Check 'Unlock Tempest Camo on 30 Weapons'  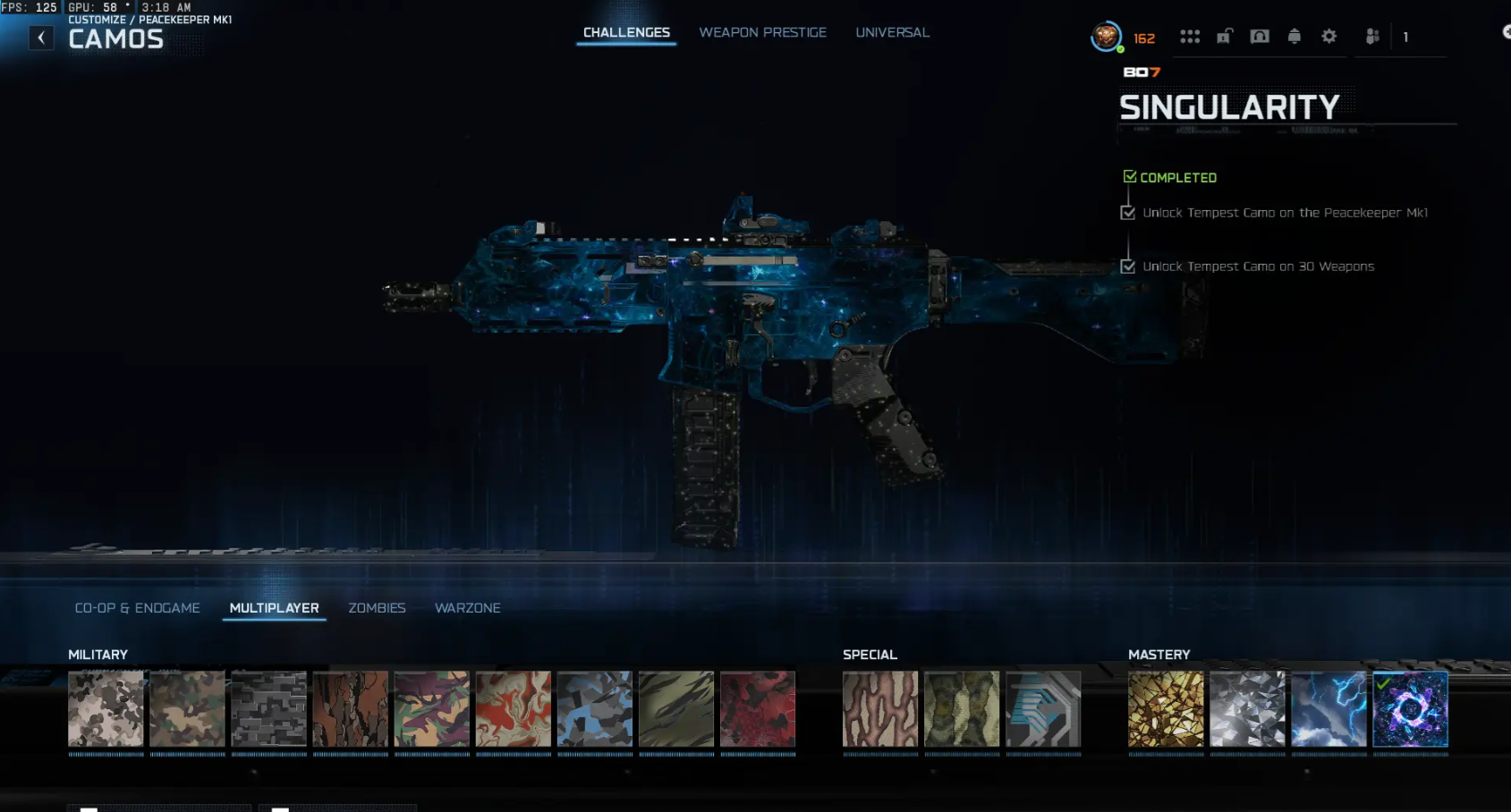(x=1126, y=266)
